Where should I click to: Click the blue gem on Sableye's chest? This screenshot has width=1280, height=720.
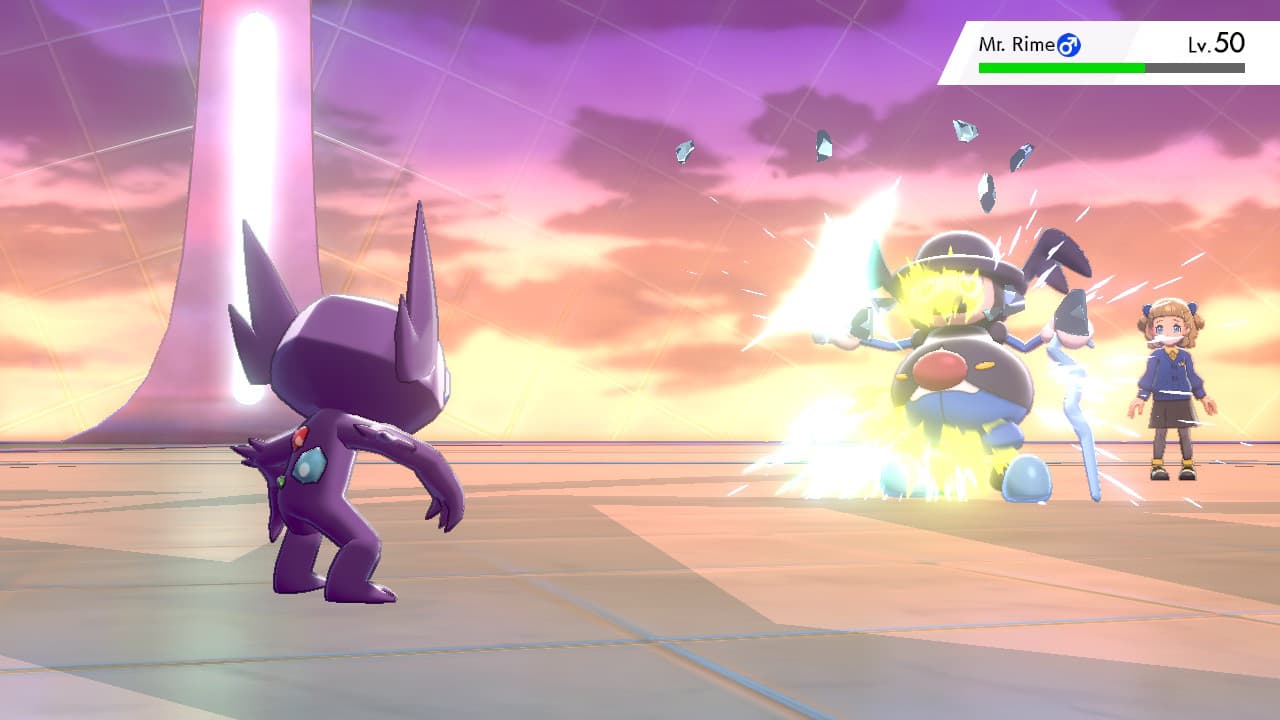point(310,462)
